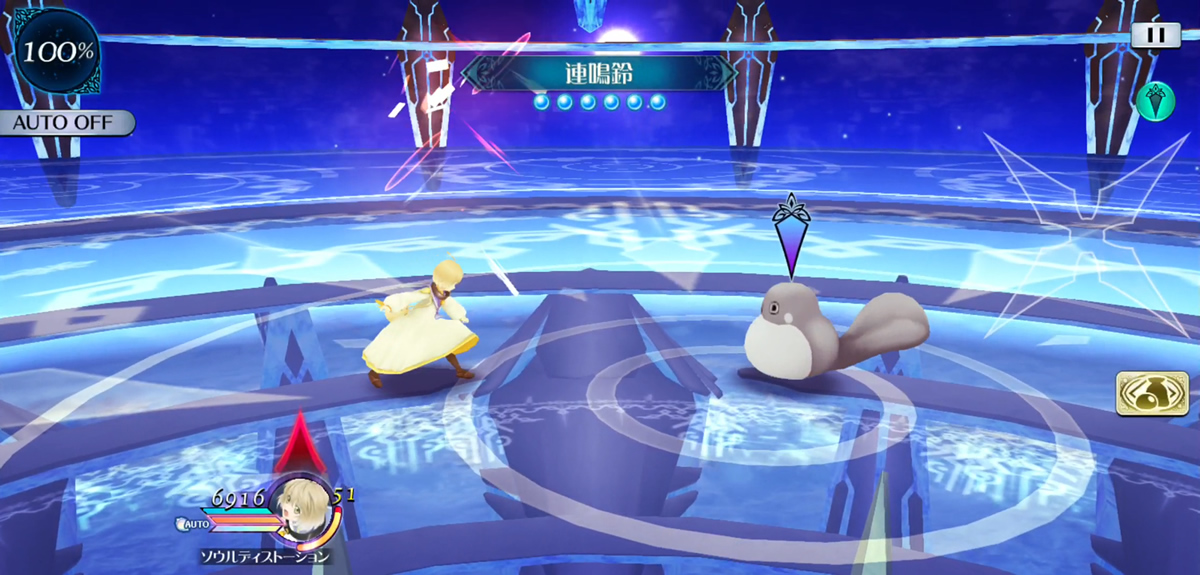Tap the green crystal icon
The image size is (1200, 575).
[1154, 103]
